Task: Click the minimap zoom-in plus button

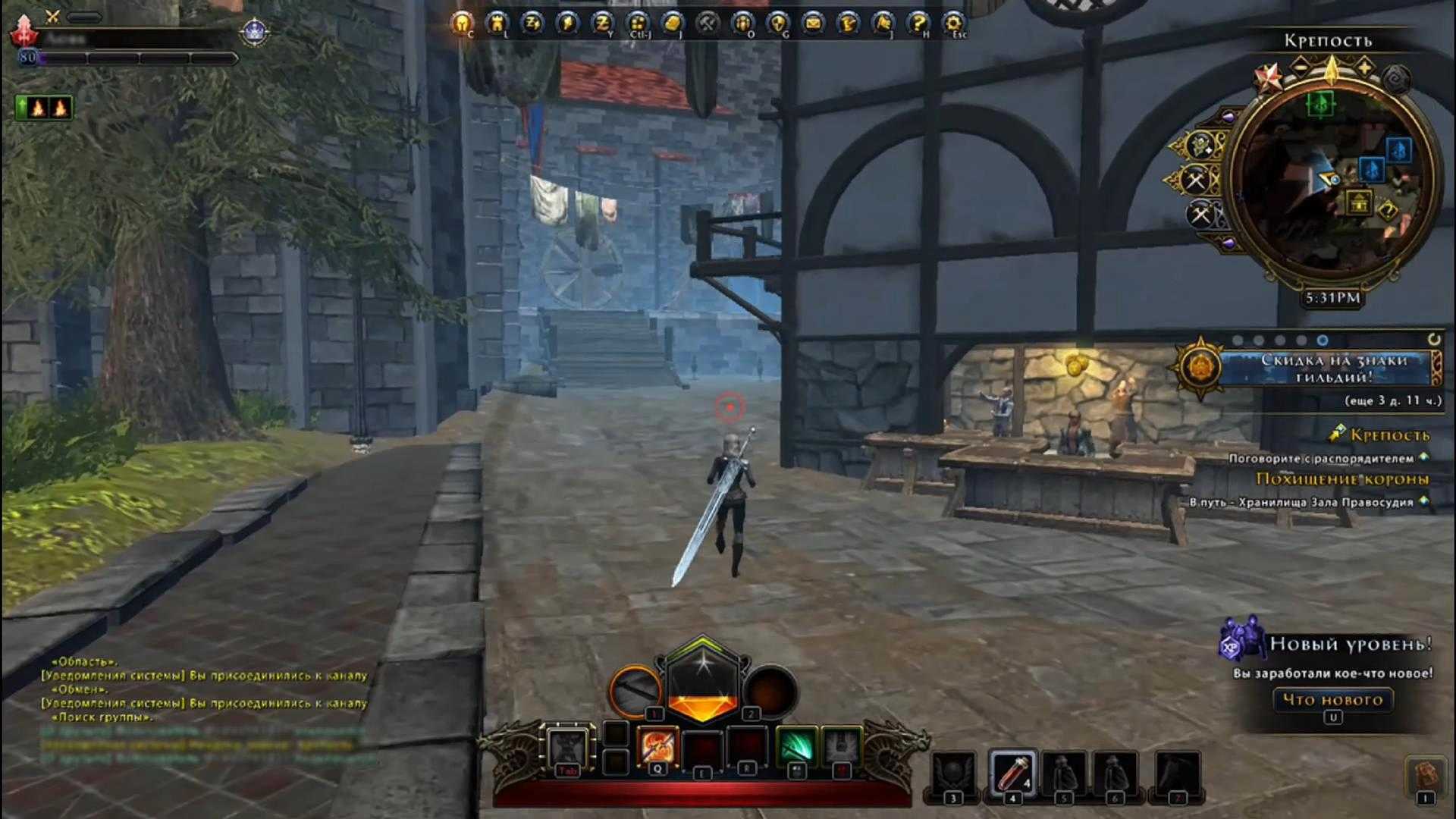Action: click(1365, 68)
